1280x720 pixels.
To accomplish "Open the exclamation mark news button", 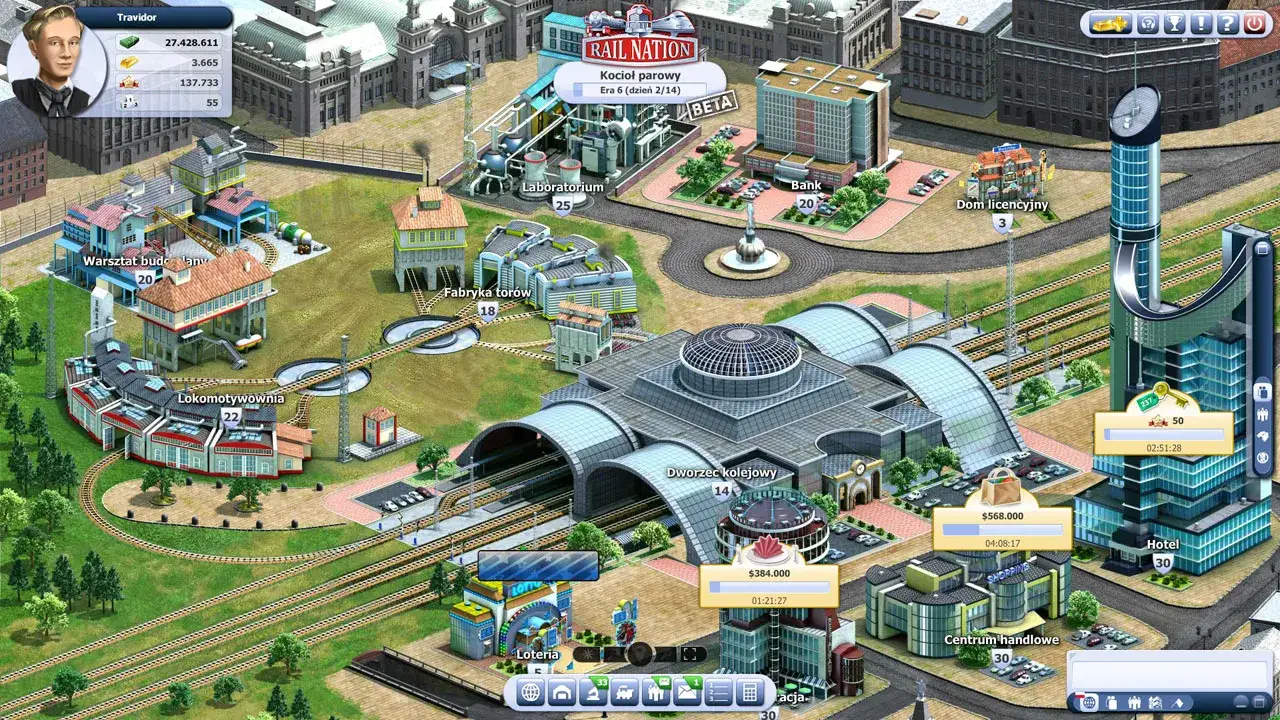I will coord(1201,24).
